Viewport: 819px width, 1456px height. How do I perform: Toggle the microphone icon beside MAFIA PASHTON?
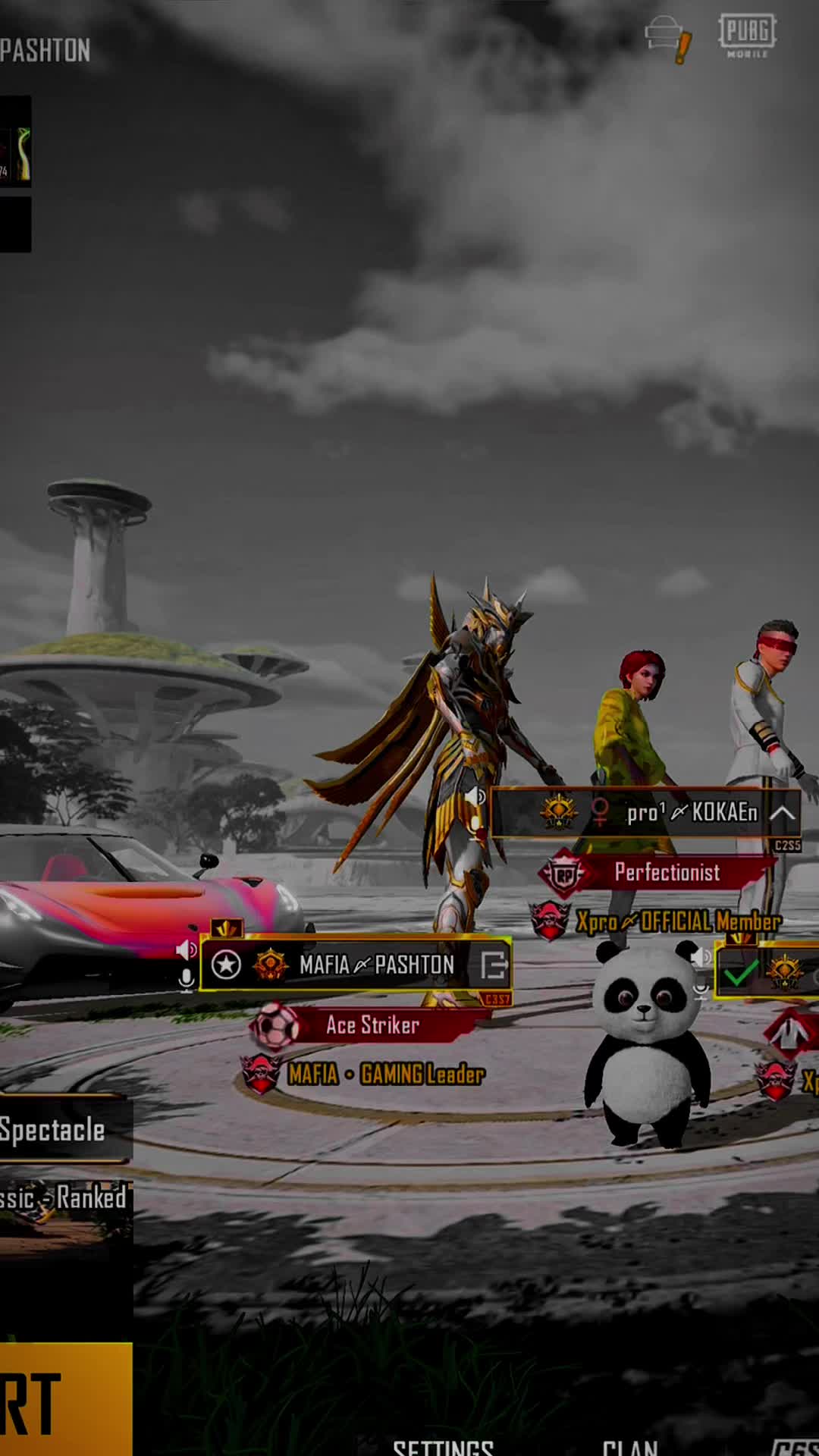[186, 980]
